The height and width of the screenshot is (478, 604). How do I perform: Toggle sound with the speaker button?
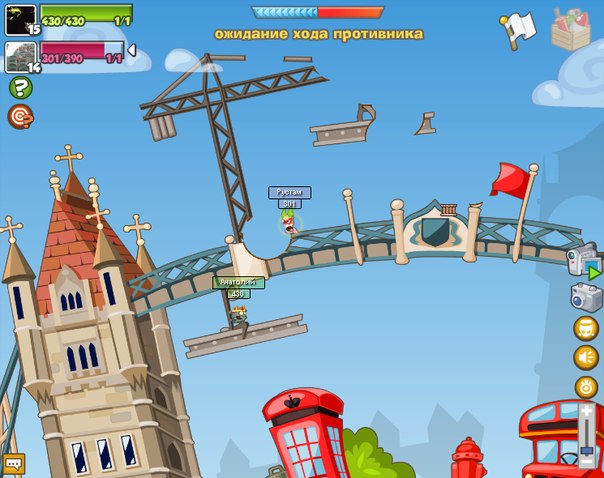(x=586, y=357)
